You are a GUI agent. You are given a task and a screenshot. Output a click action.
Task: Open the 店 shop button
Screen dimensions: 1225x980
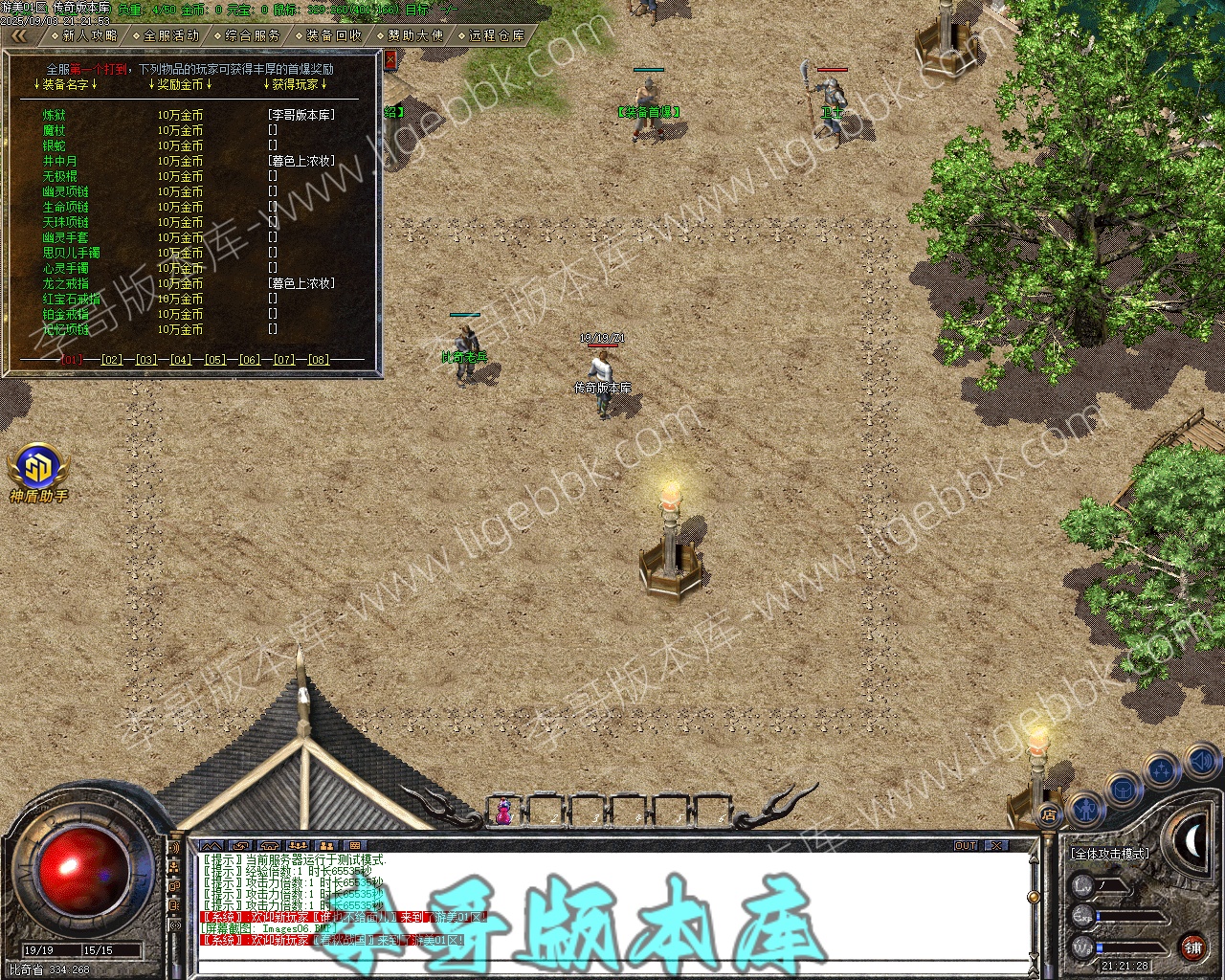(1049, 815)
